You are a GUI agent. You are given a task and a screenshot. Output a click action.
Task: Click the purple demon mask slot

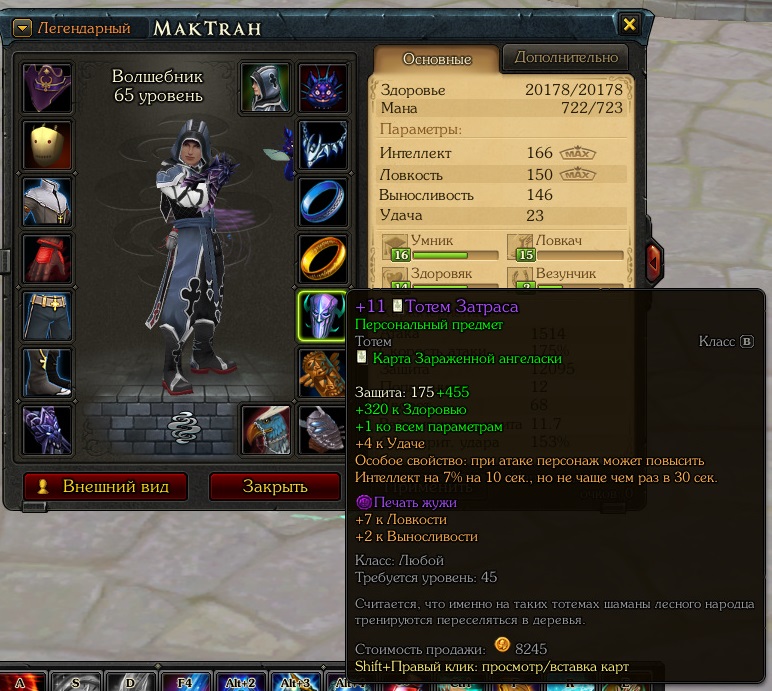click(323, 88)
